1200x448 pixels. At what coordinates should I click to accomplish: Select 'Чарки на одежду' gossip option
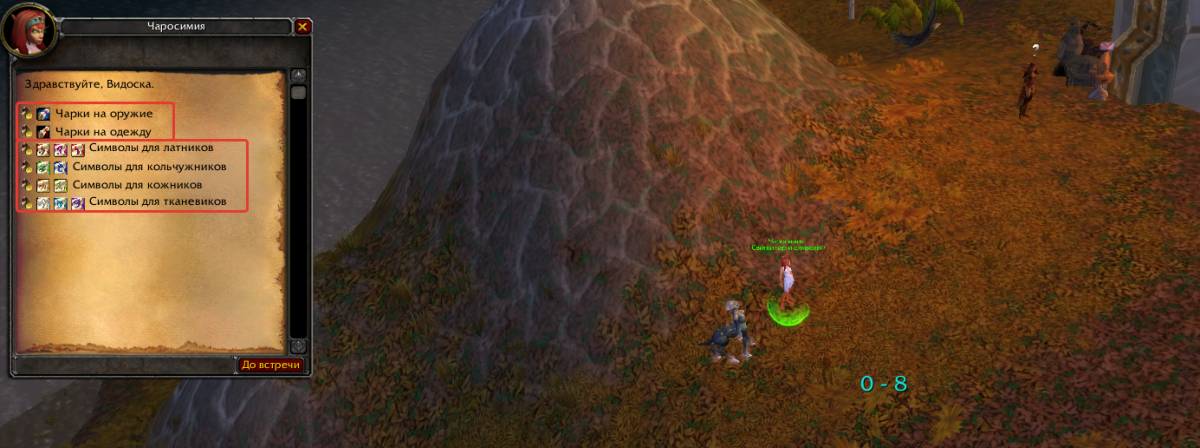coord(103,131)
